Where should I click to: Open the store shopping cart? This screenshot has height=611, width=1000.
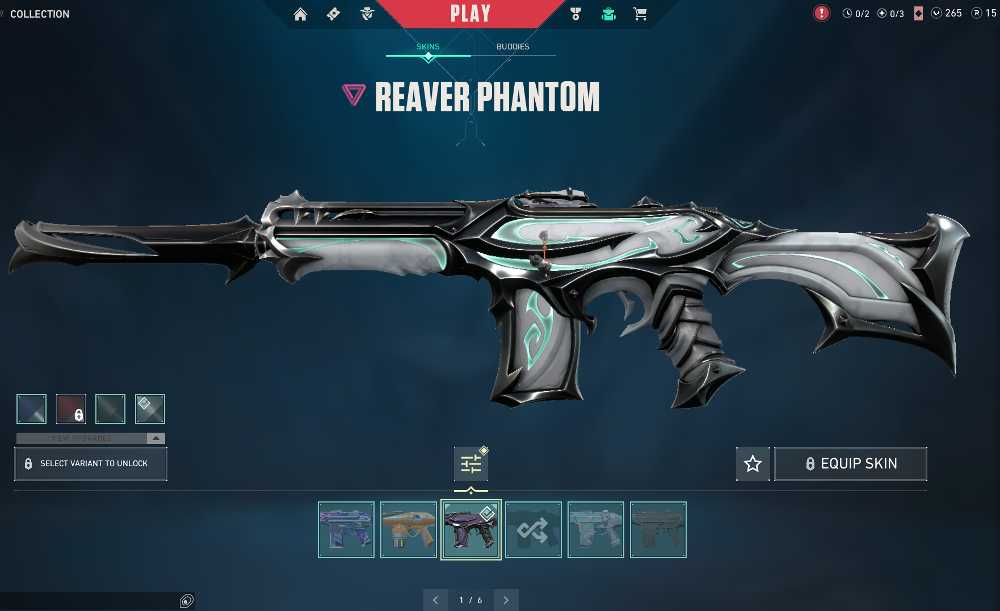click(x=640, y=14)
